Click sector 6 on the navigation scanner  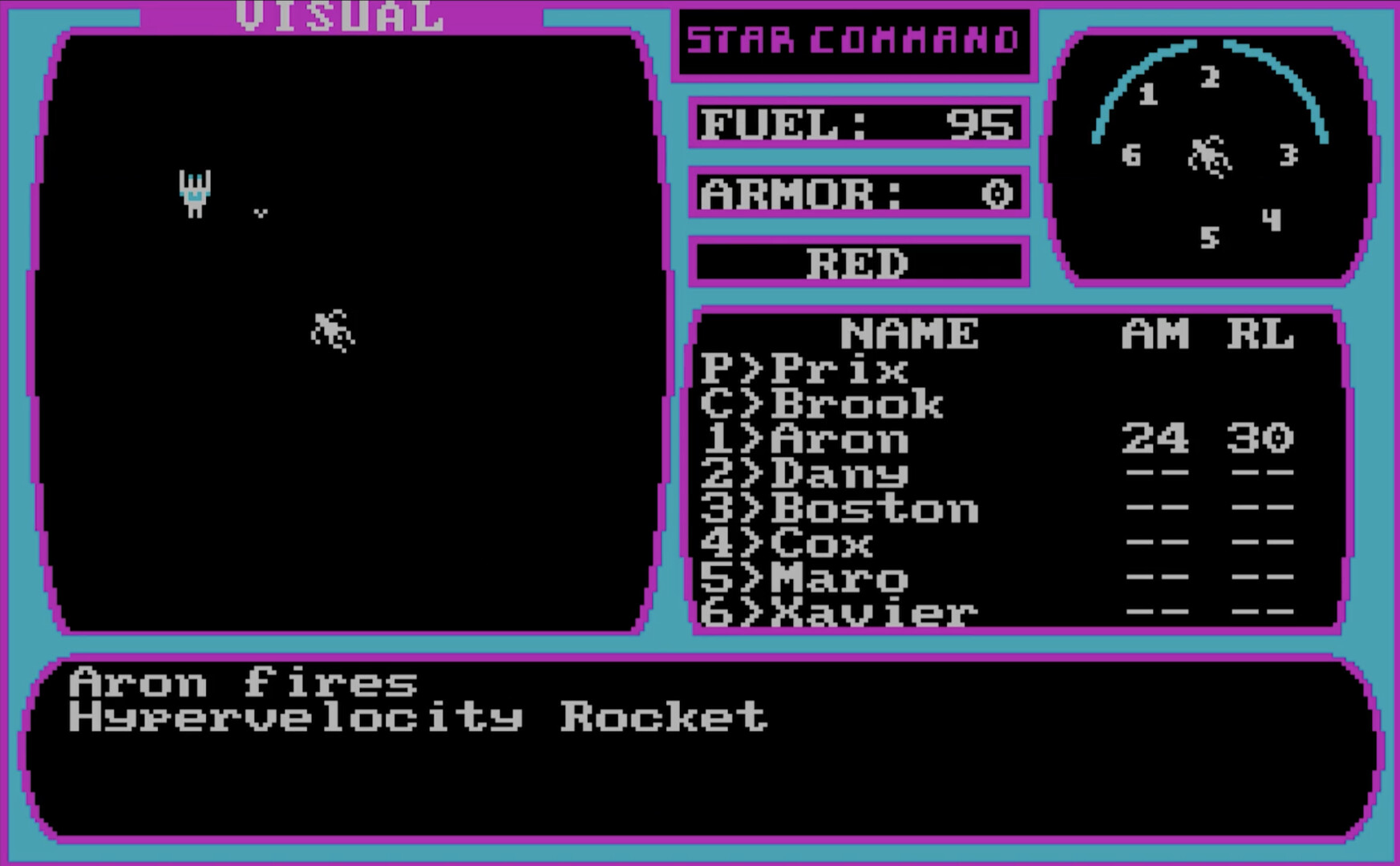click(1131, 156)
